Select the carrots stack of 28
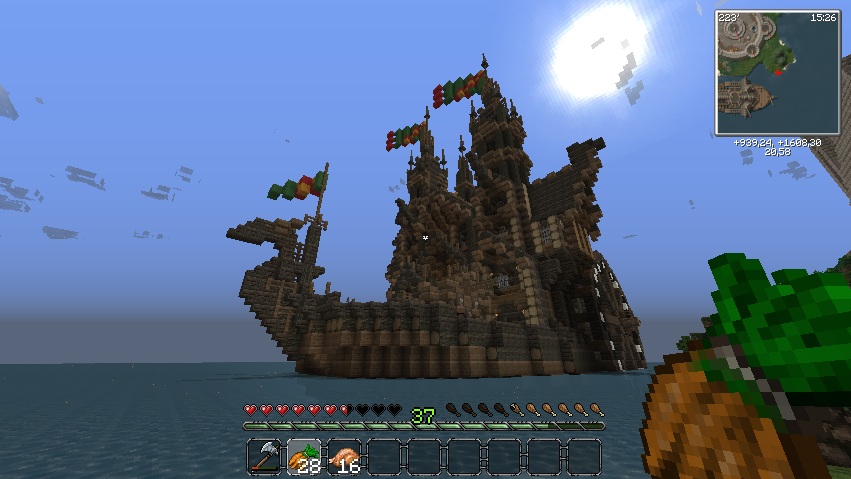 [x=305, y=456]
